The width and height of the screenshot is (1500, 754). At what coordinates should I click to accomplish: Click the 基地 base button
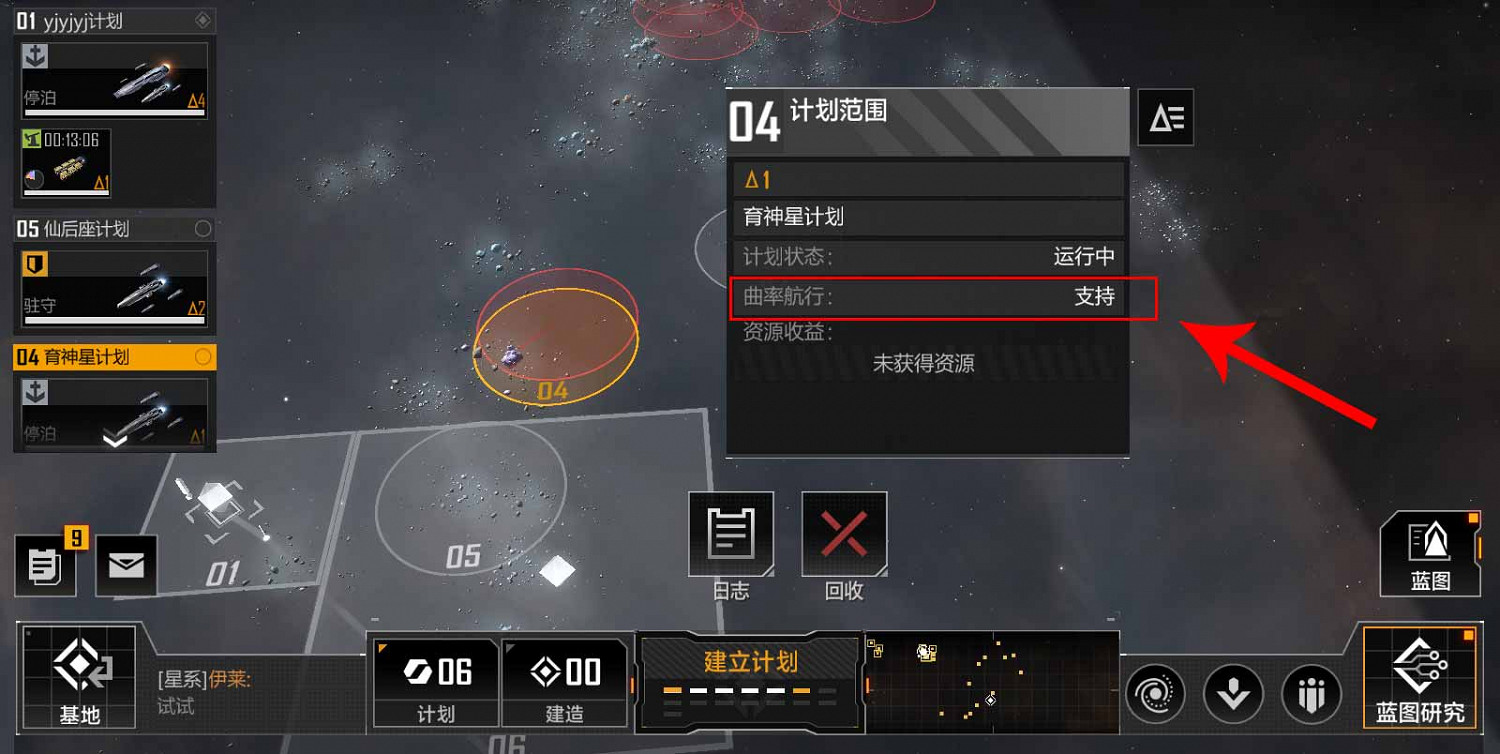[78, 678]
